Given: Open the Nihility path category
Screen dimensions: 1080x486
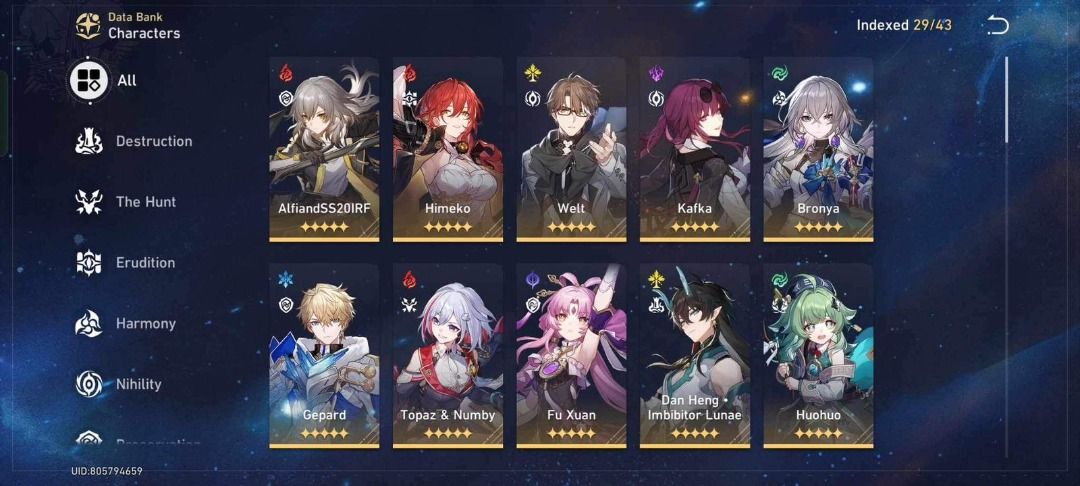Looking at the screenshot, I should (120, 384).
